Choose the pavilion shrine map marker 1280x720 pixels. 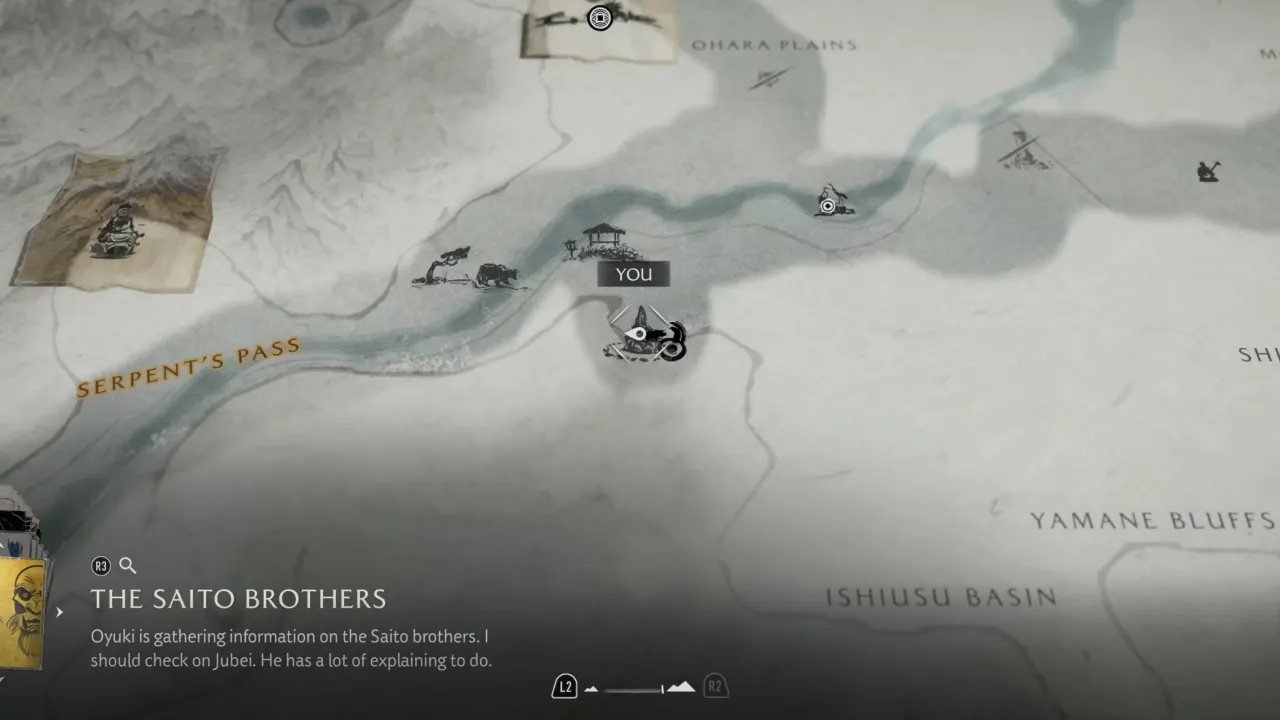click(x=602, y=241)
